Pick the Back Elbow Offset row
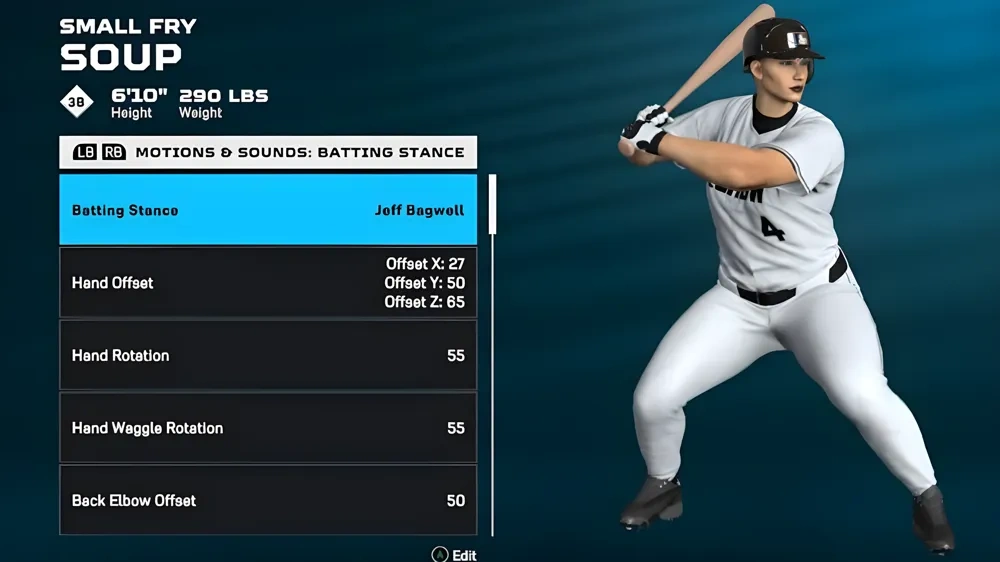Screen dimensions: 1000x562 pyautogui.click(x=268, y=499)
